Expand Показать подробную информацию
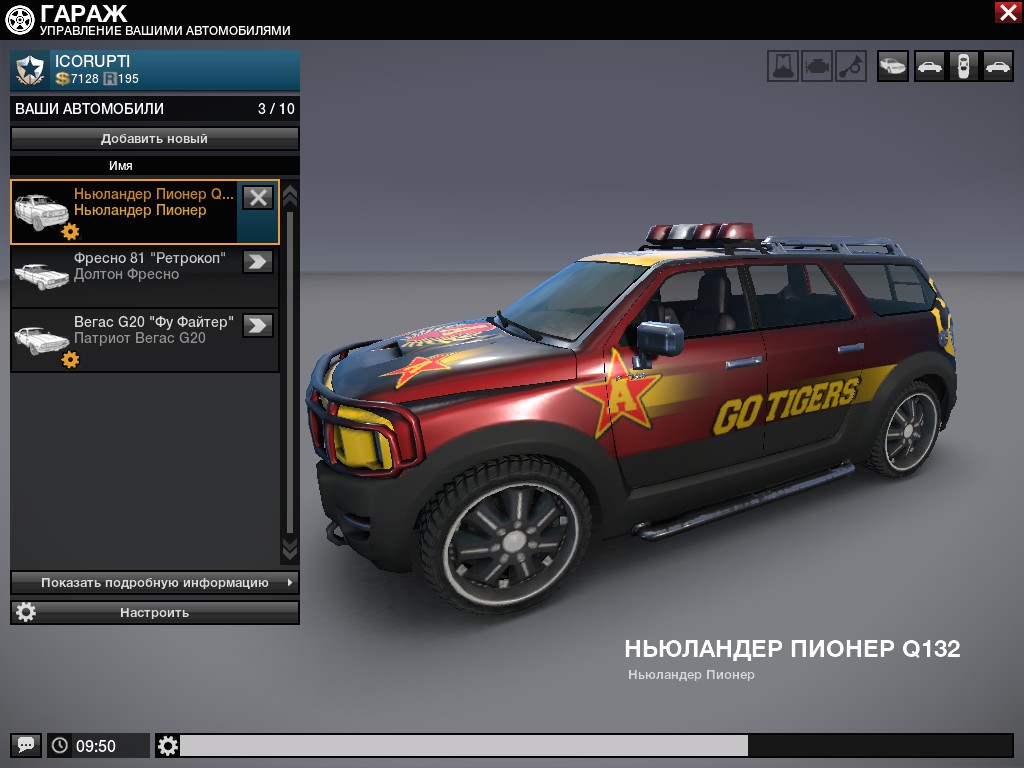This screenshot has width=1024, height=768. pos(155,582)
